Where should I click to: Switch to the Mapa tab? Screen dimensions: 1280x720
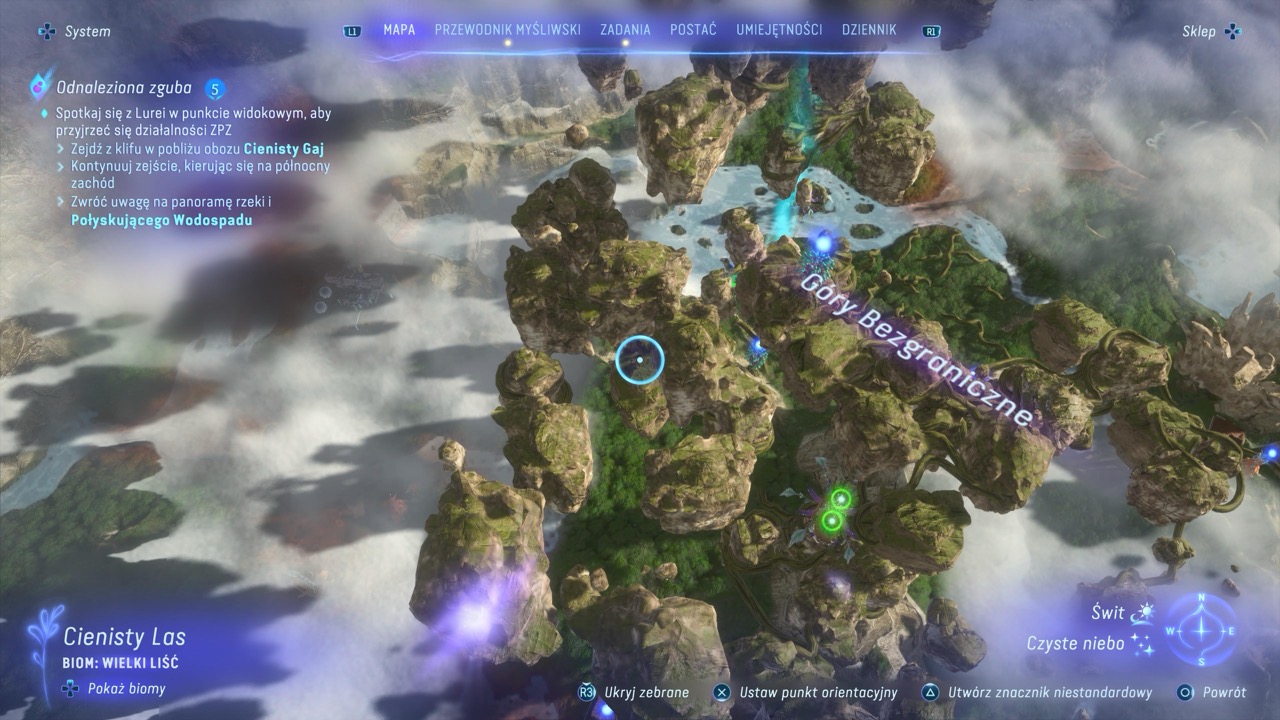pos(399,30)
